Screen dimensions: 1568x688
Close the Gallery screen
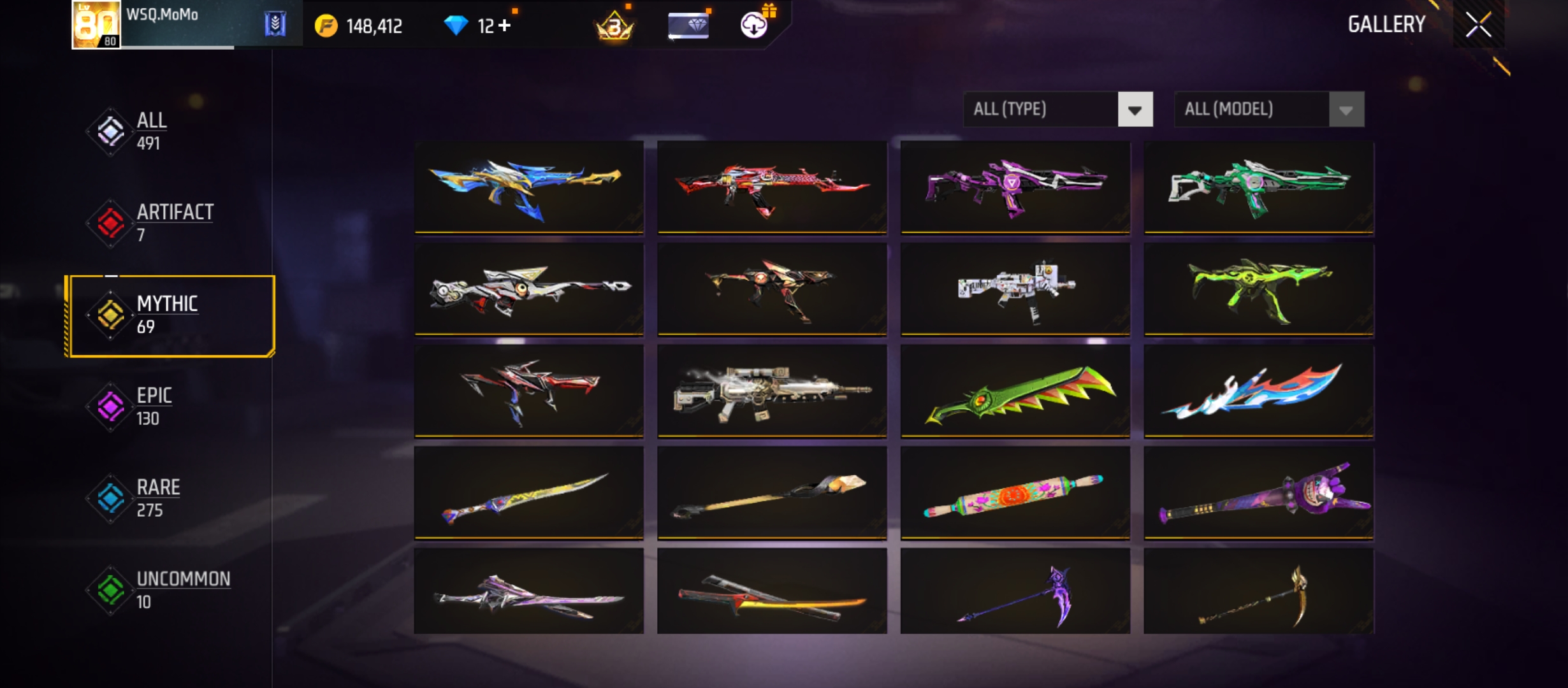pos(1478,25)
